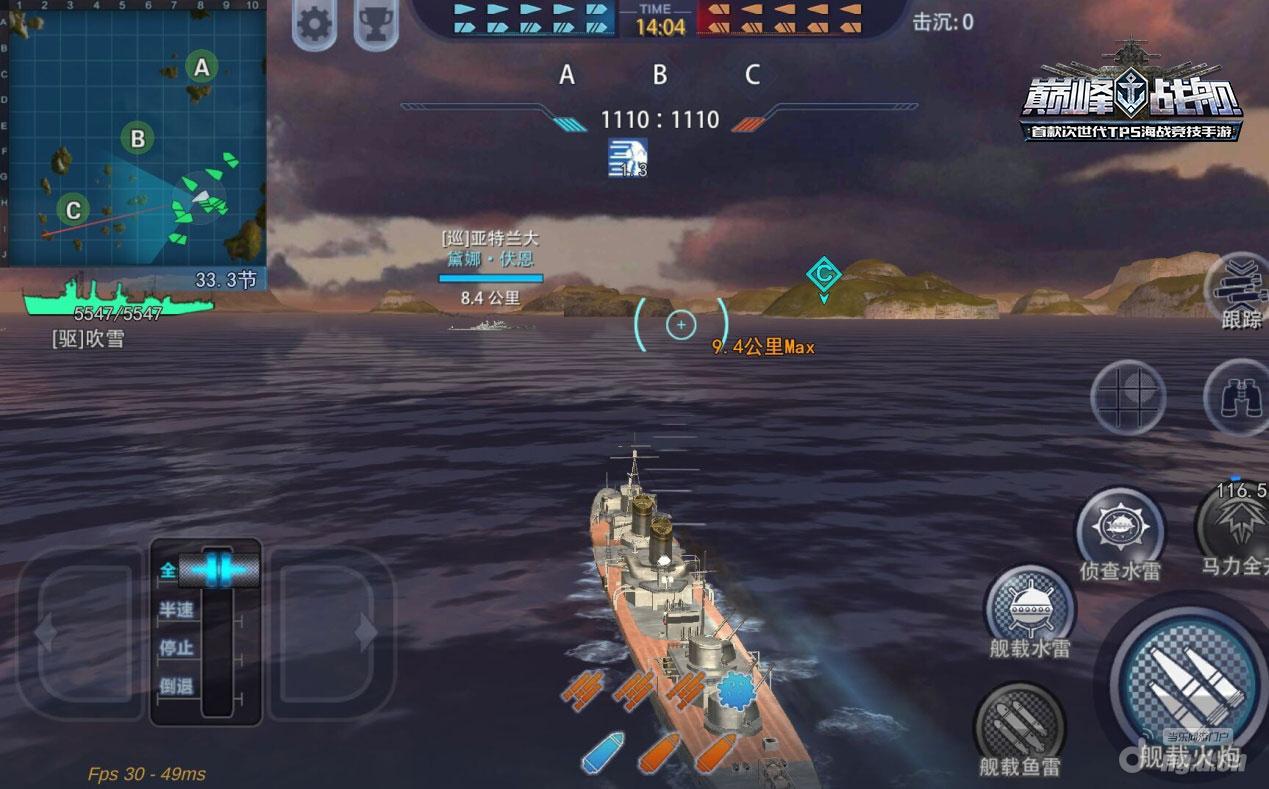Click the blue gear icon on deck

pos(735,690)
